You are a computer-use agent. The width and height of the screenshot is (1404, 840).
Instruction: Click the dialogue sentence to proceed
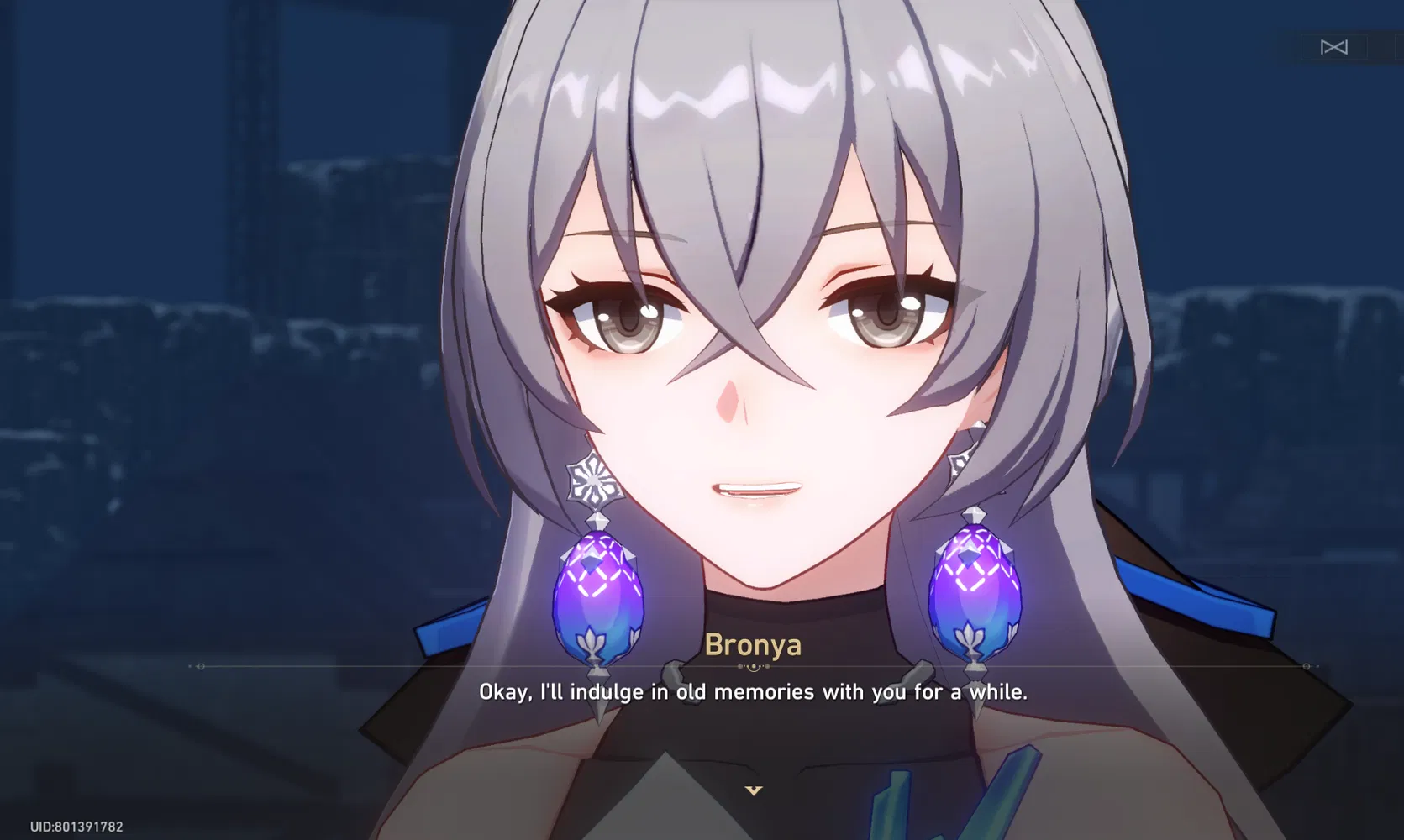(x=754, y=692)
